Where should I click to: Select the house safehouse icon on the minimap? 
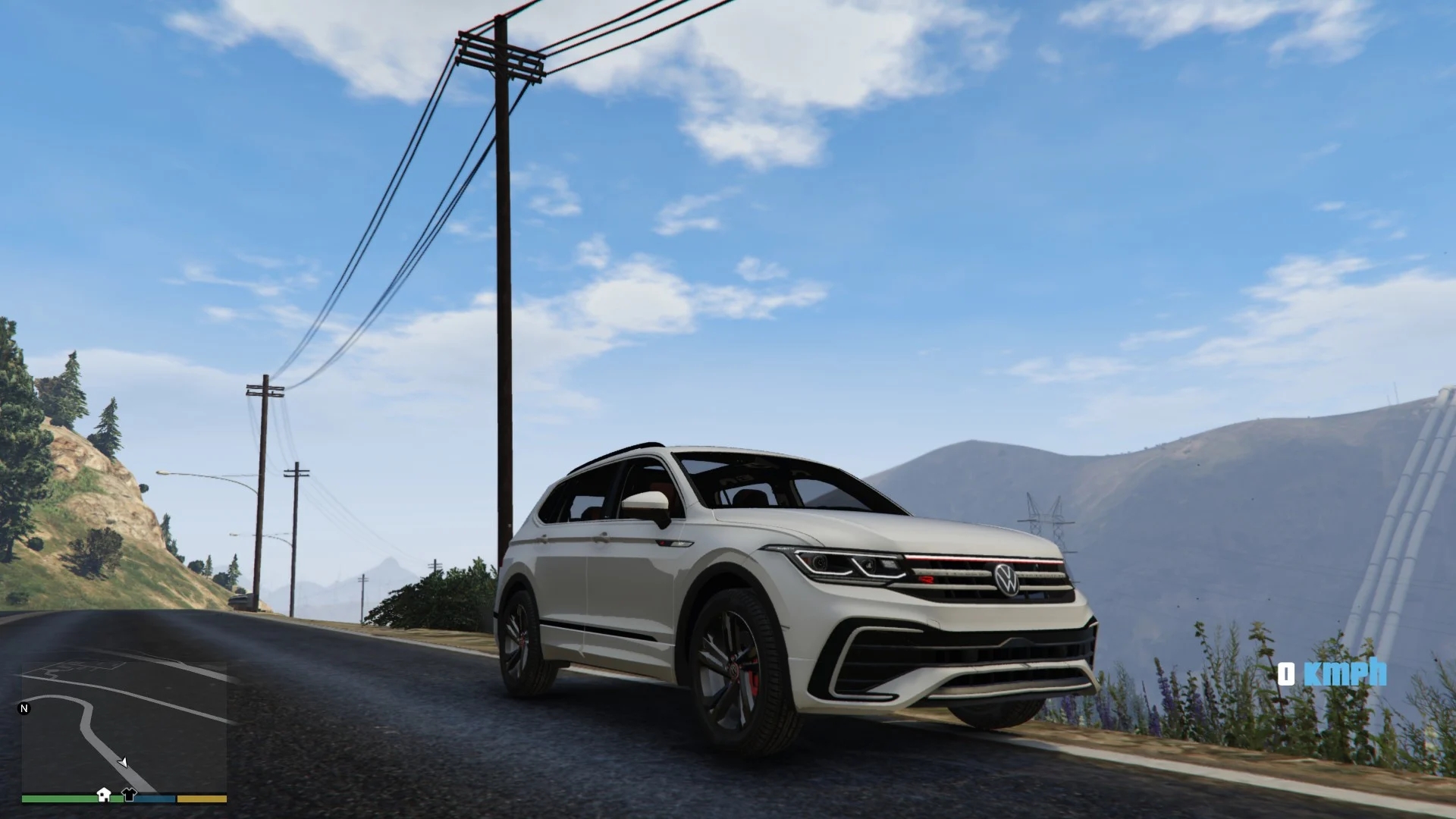(x=104, y=793)
